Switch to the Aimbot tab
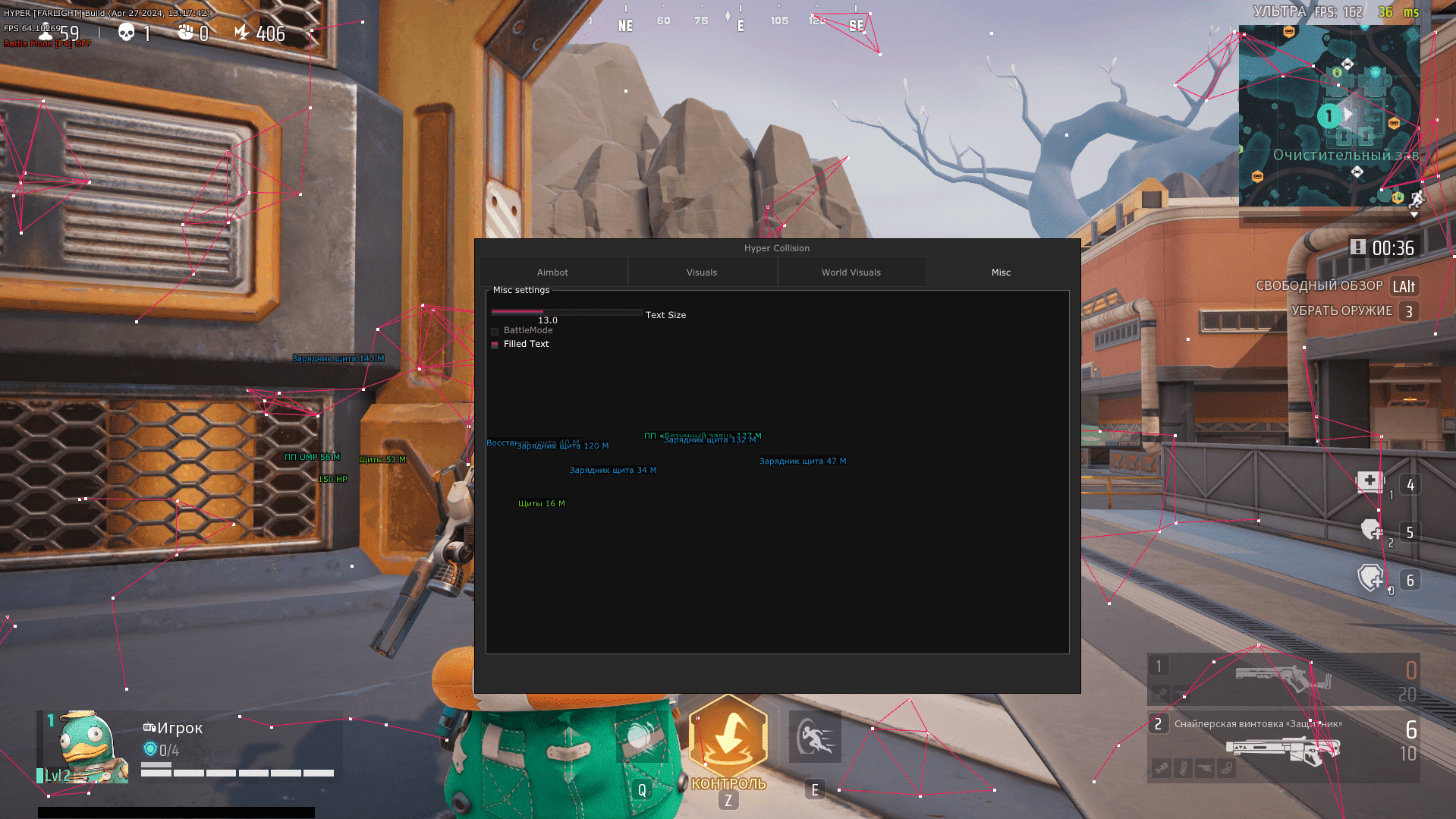The image size is (1456, 819). [552, 272]
